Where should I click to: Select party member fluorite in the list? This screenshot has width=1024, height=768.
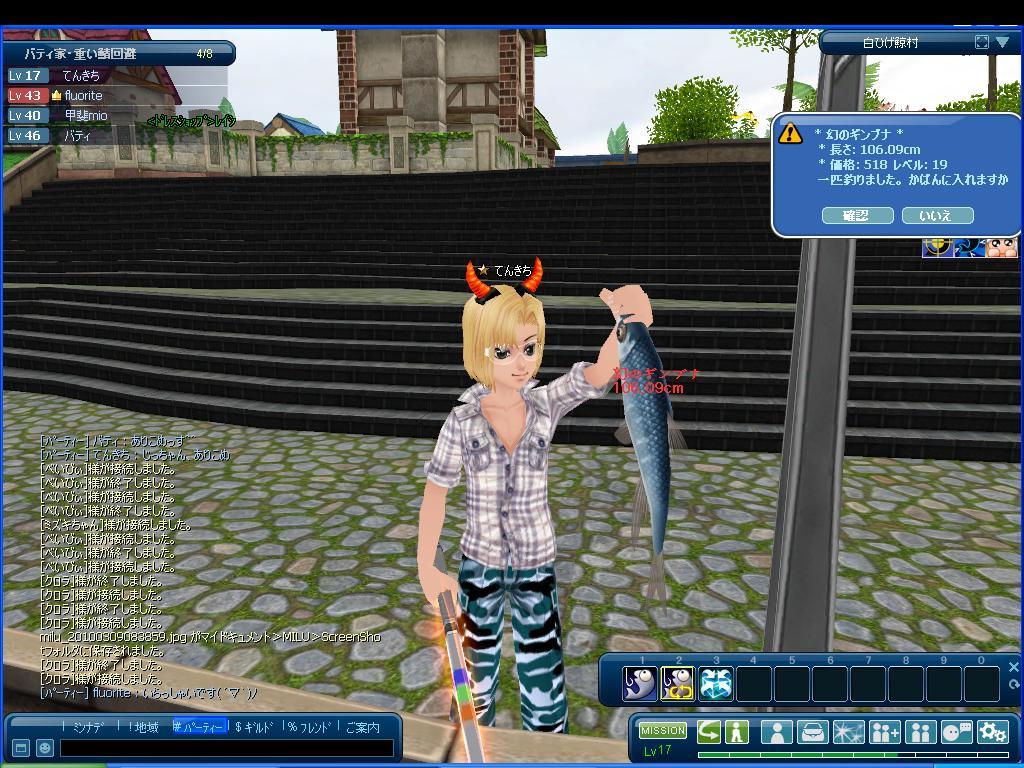click(x=84, y=95)
